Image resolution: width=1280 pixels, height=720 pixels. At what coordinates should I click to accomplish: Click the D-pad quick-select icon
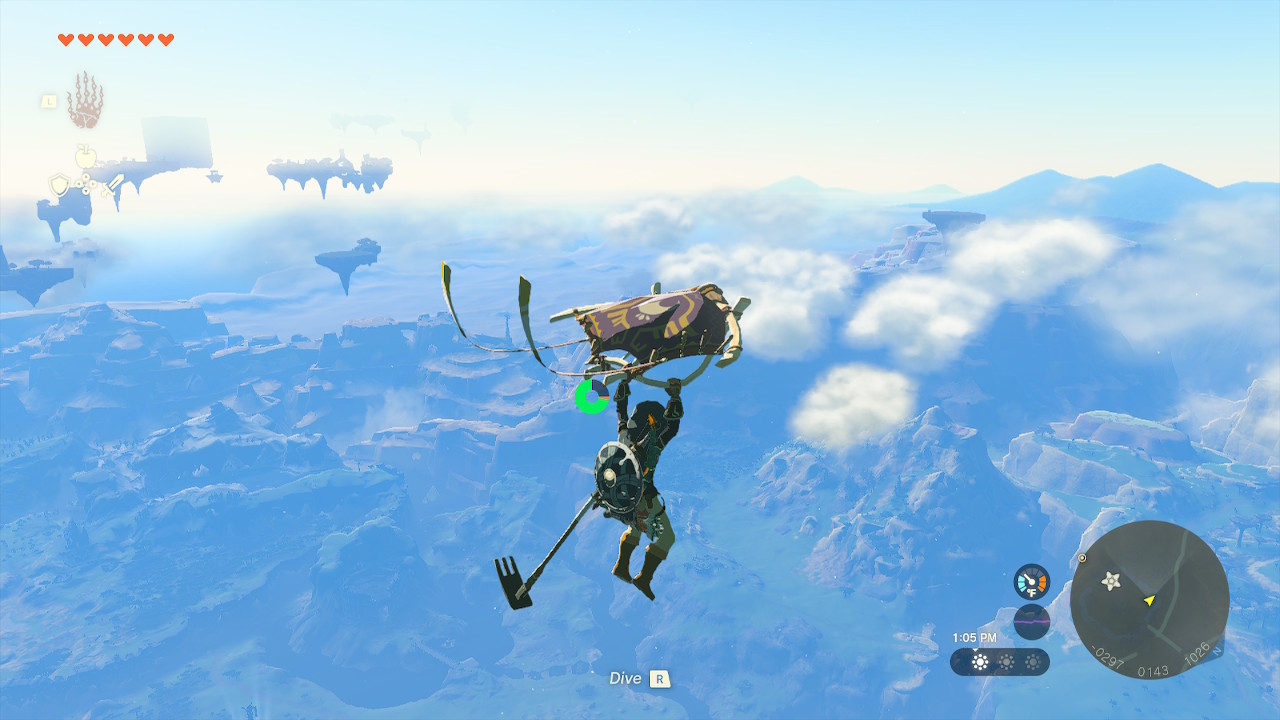click(x=86, y=182)
